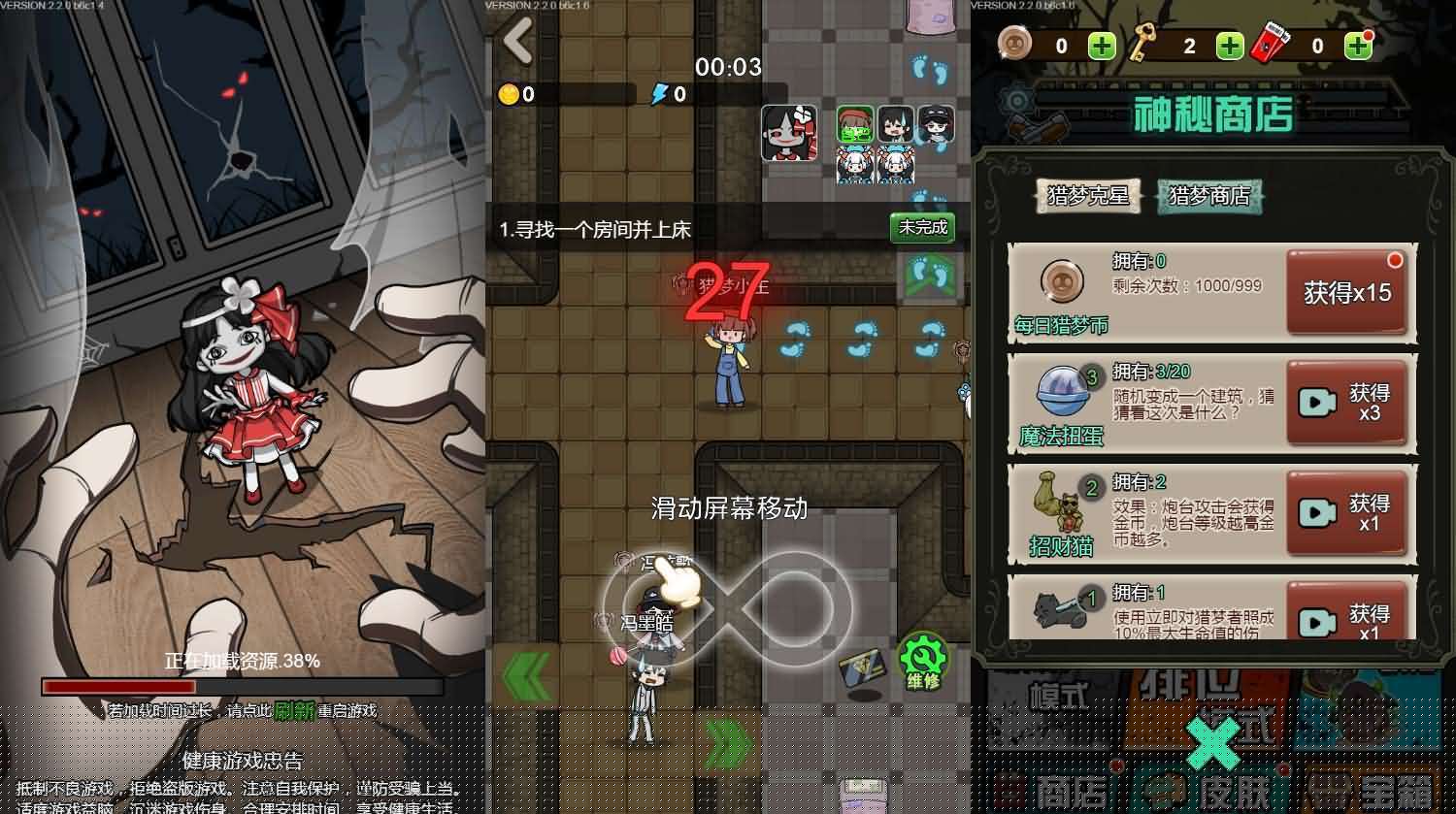The image size is (1456, 814).
Task: Click the back arrow in the battle screen
Action: 514,42
